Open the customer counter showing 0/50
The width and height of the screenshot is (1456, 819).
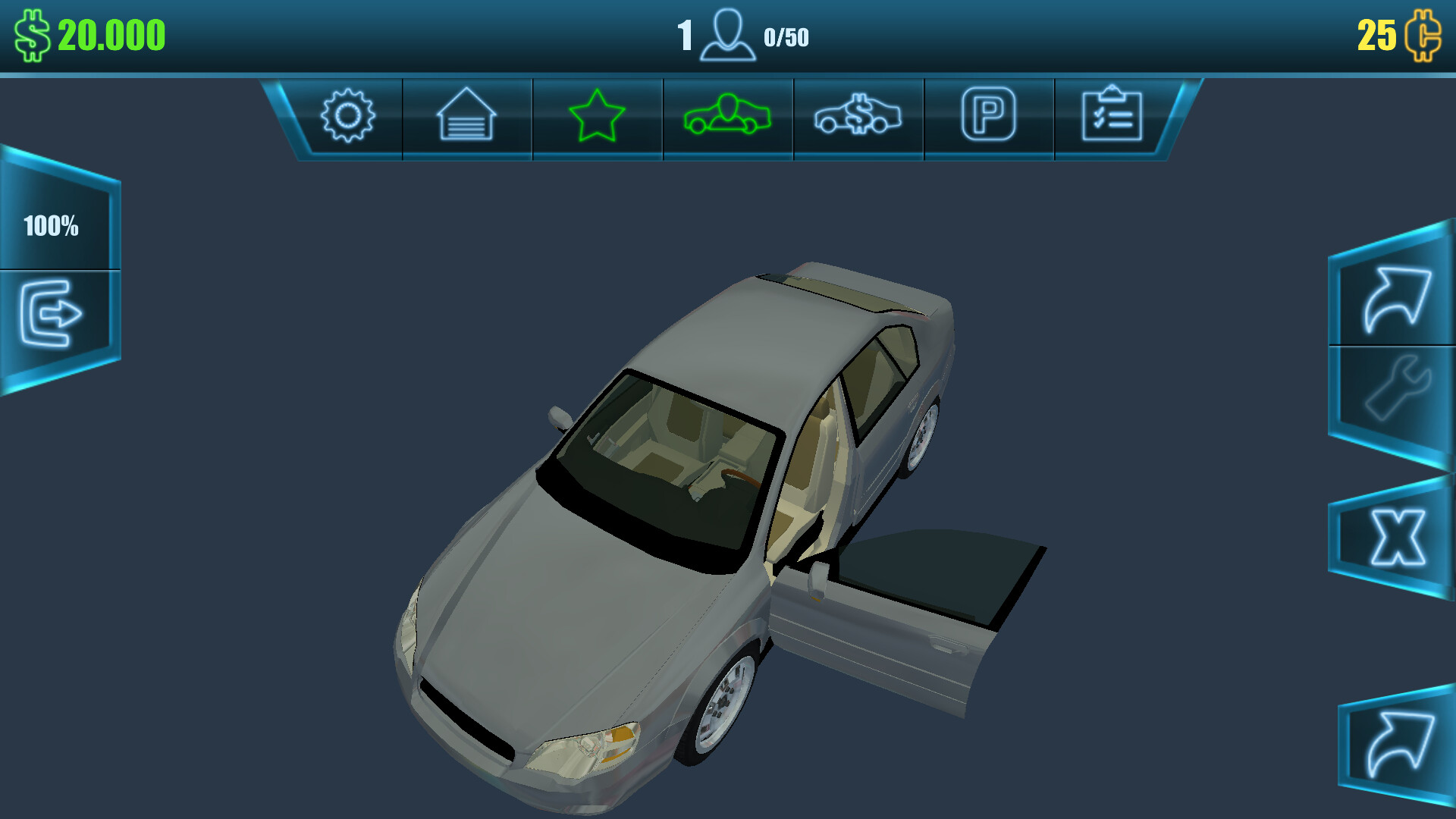[x=787, y=34]
